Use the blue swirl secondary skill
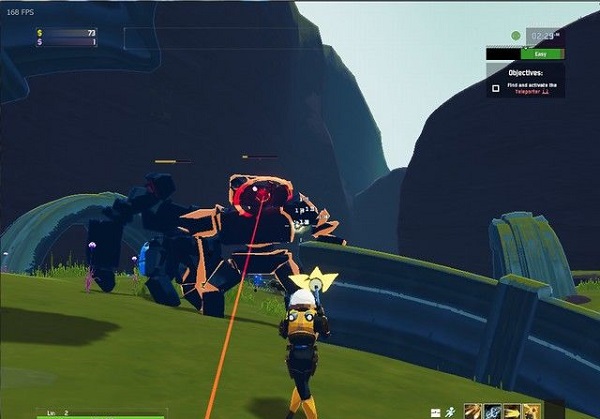The image size is (600, 419). pos(491,410)
